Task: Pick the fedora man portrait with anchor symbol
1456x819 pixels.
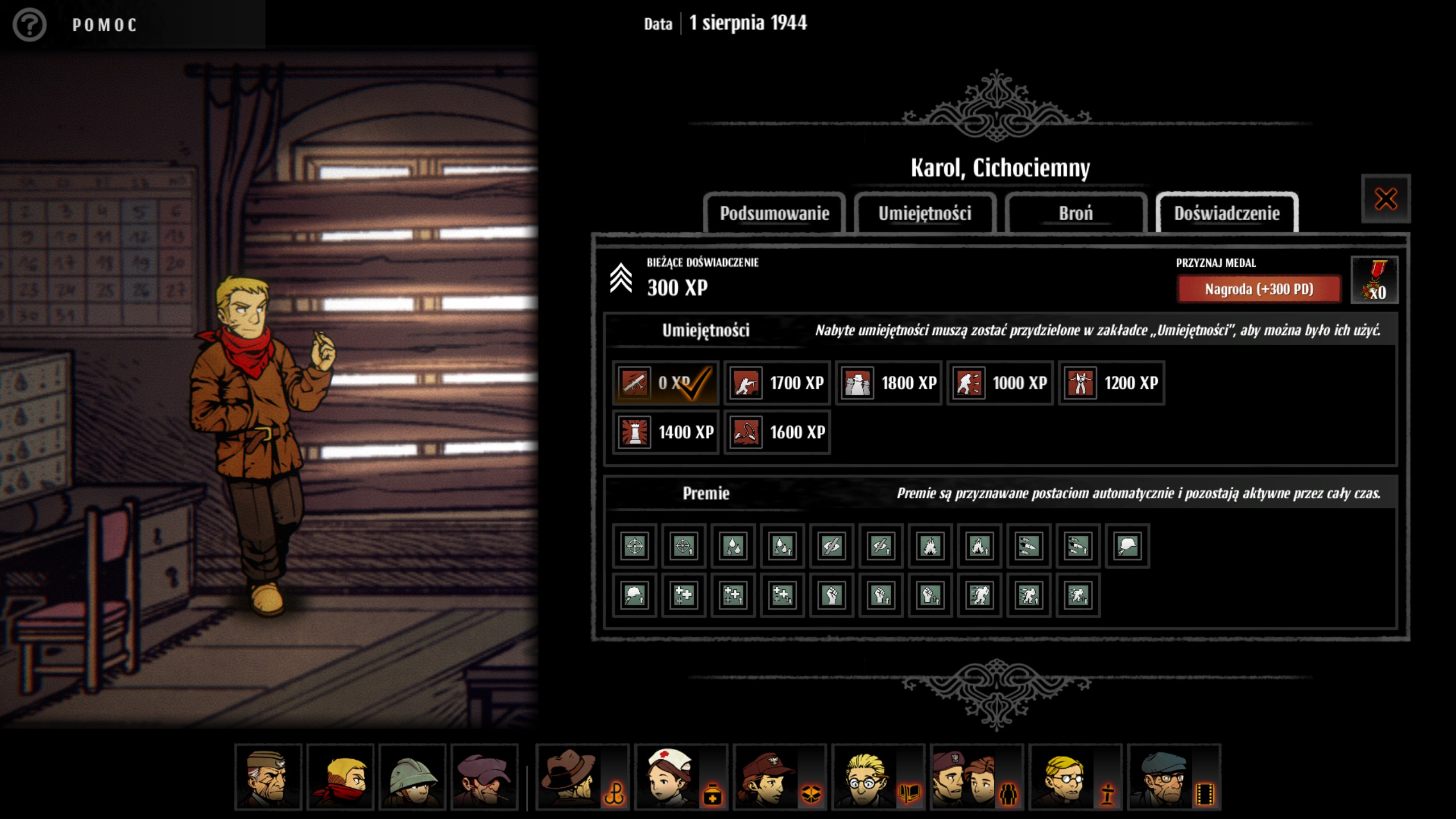Action: 582,777
